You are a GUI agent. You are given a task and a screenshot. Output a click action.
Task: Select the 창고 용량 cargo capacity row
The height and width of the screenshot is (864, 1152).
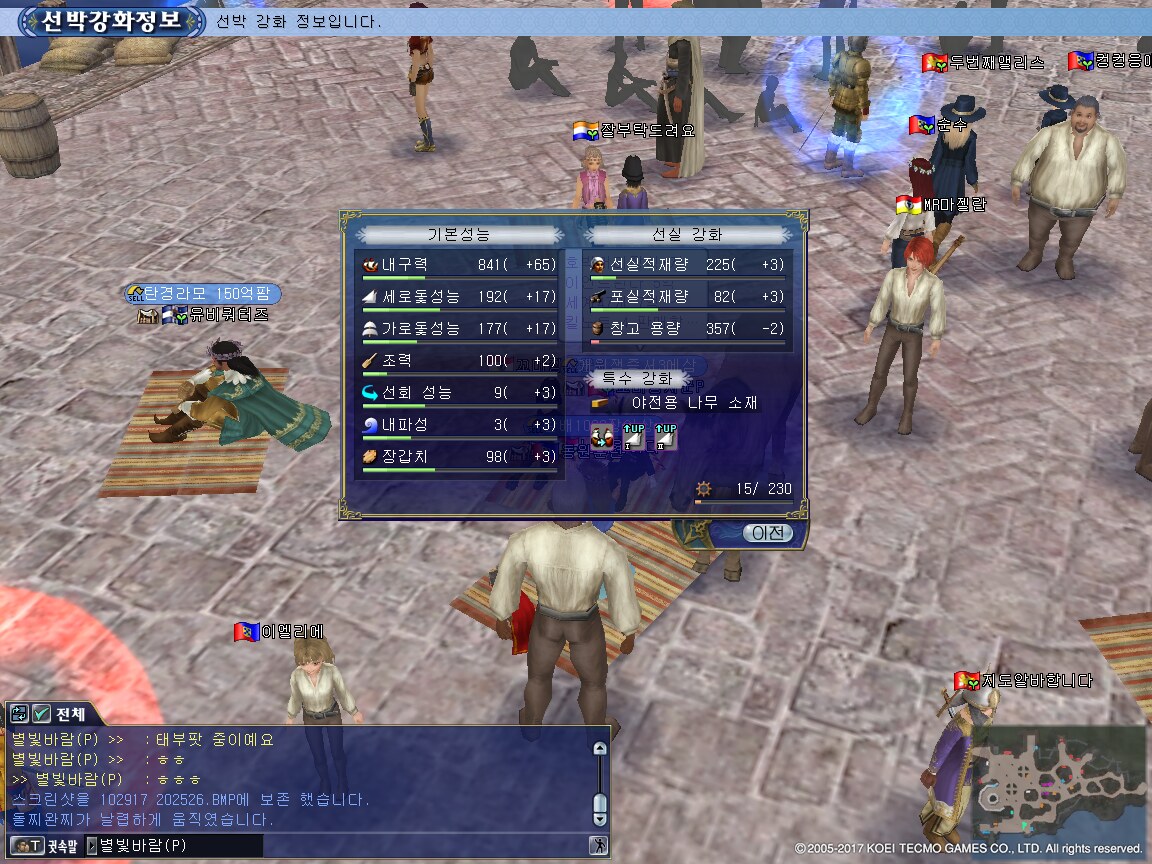(687, 329)
